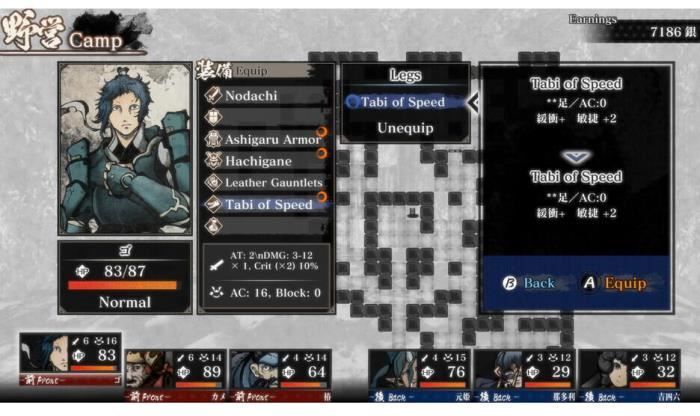Select the back-row party member with 29 HP
The width and height of the screenshot is (700, 416).
(x=523, y=369)
